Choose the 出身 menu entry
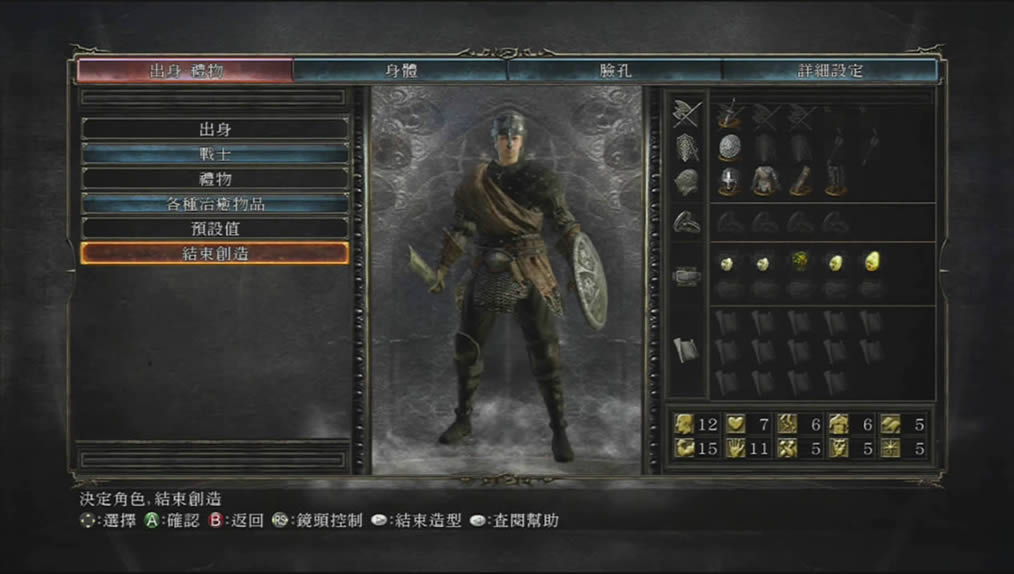The height and width of the screenshot is (574, 1014). [x=215, y=129]
